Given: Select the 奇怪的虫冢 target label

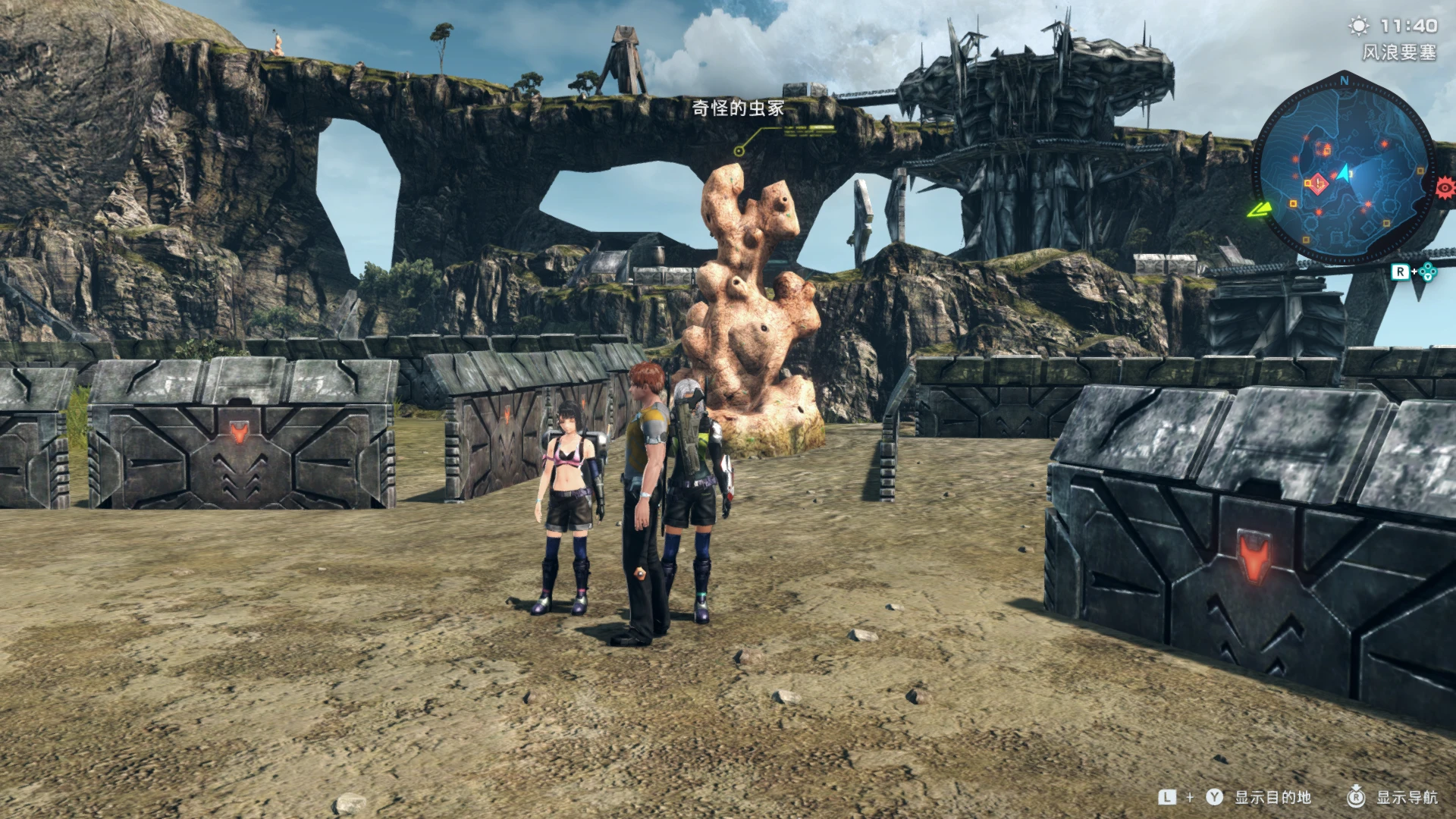Looking at the screenshot, I should 737,108.
